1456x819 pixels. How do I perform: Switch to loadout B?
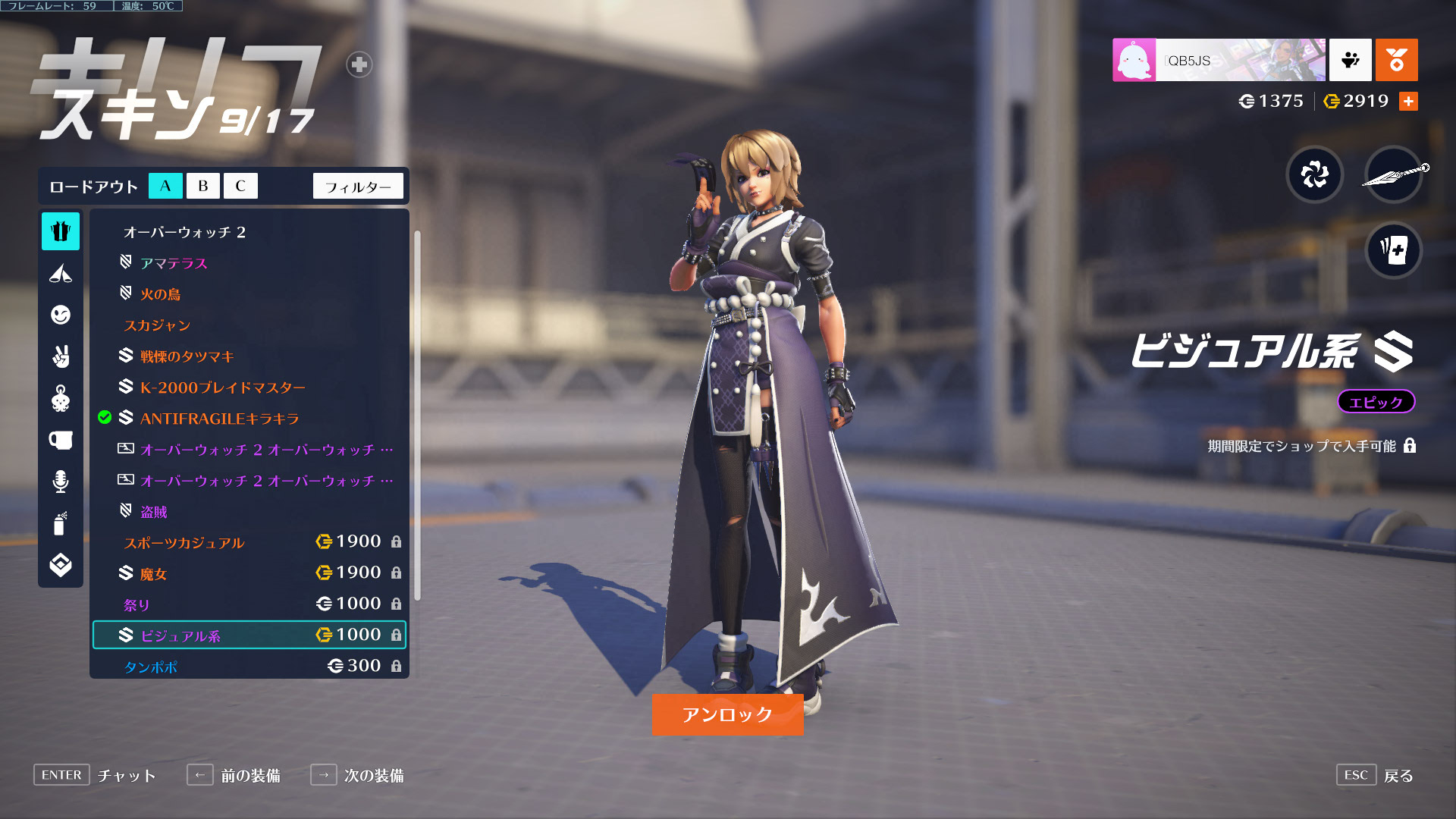point(202,186)
